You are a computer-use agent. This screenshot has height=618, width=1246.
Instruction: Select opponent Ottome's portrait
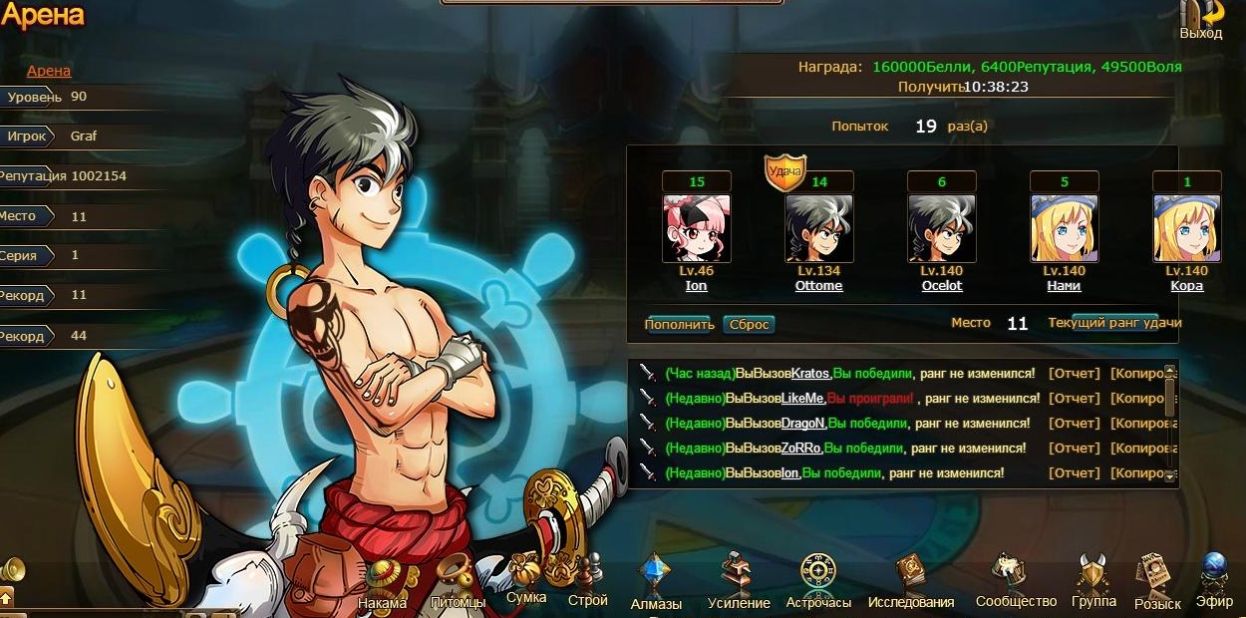point(818,228)
